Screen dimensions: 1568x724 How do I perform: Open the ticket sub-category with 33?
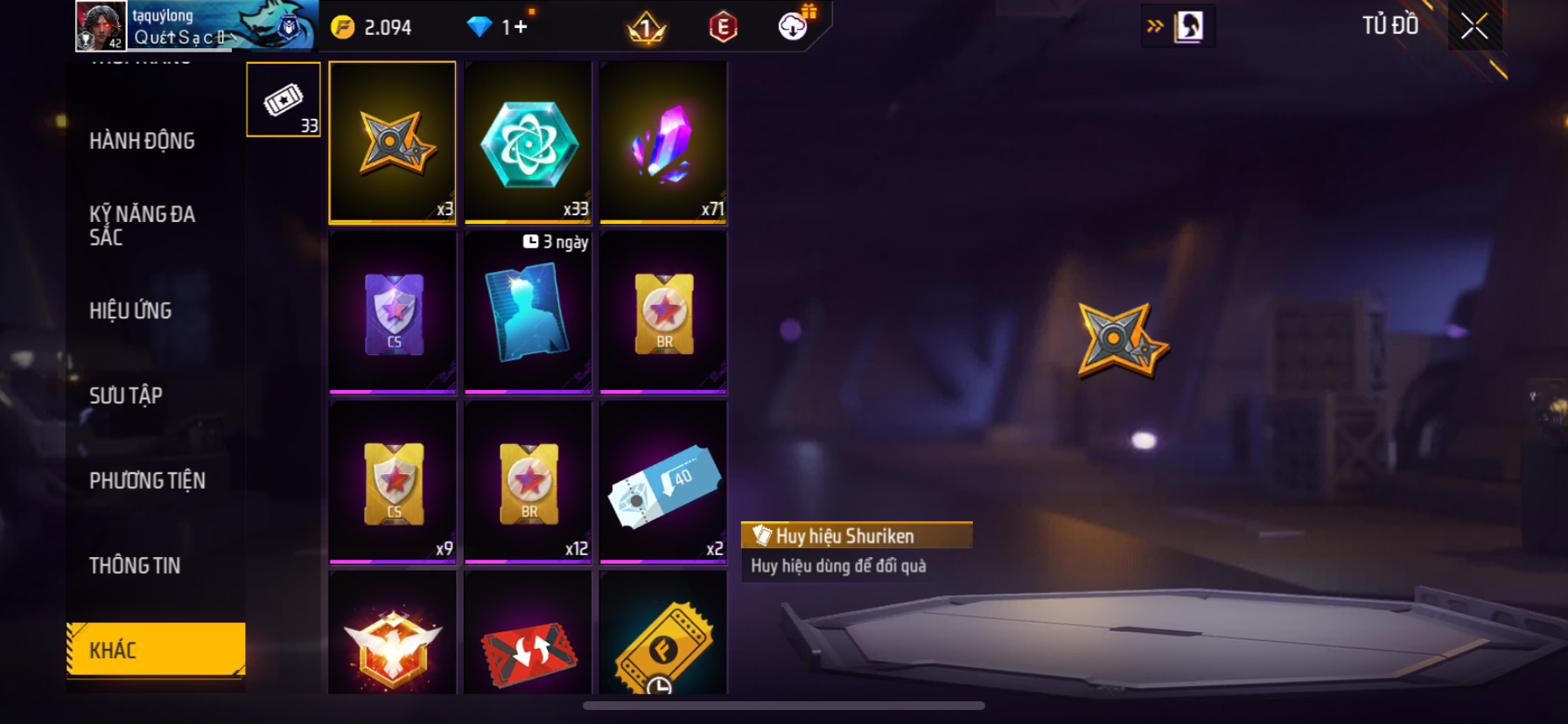click(283, 100)
